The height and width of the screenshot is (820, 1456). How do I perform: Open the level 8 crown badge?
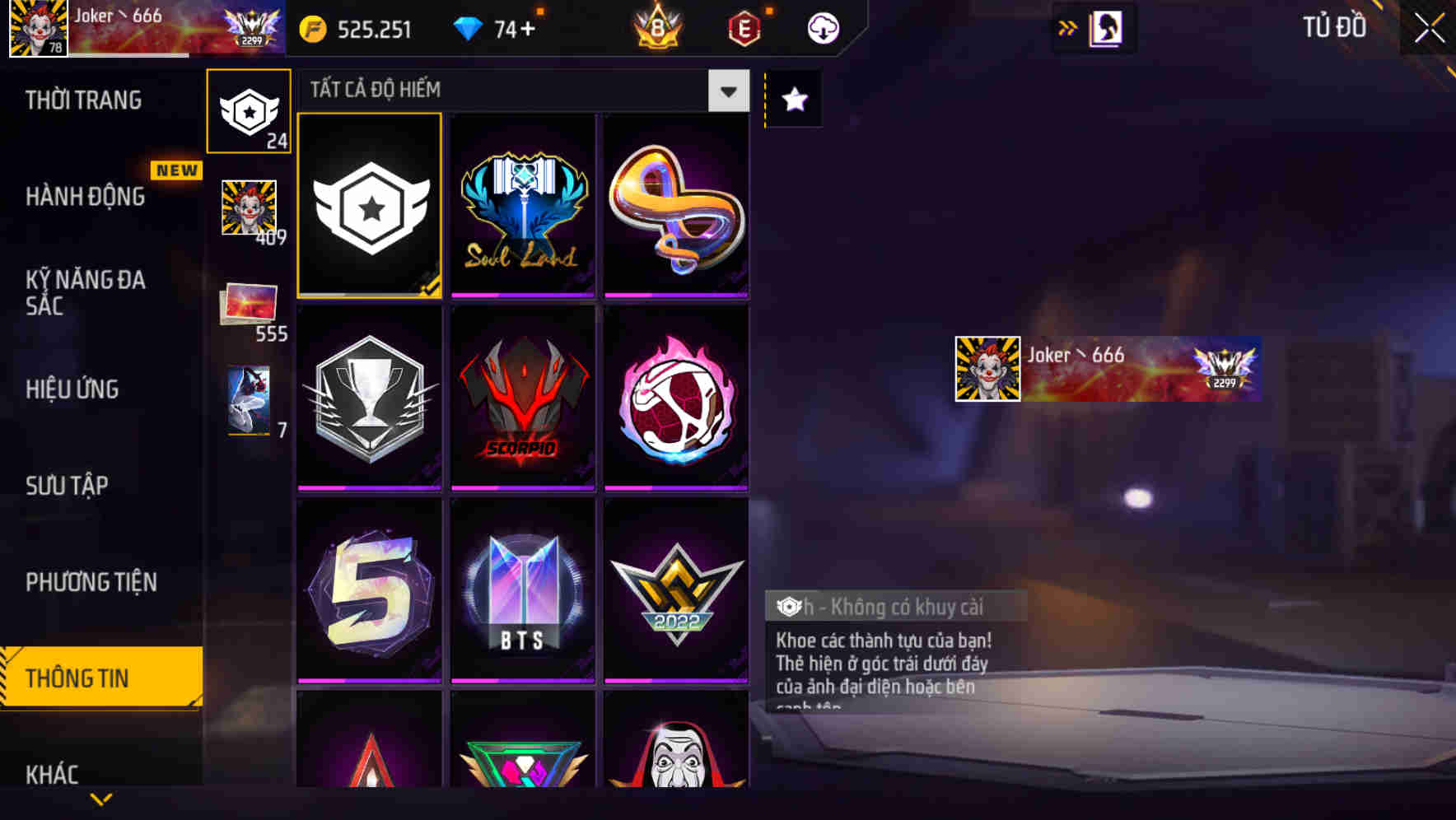click(658, 27)
